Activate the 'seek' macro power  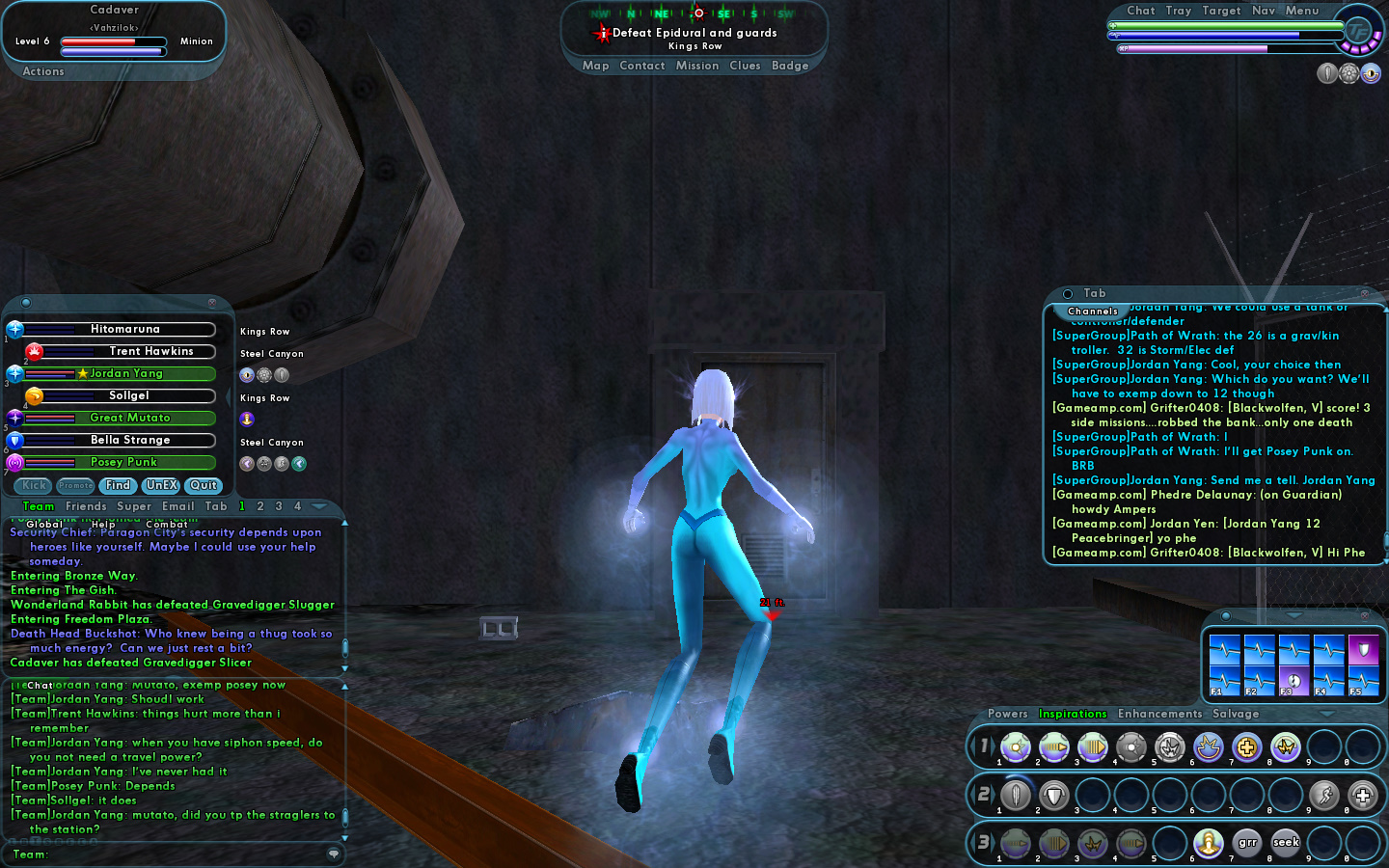[x=1286, y=843]
